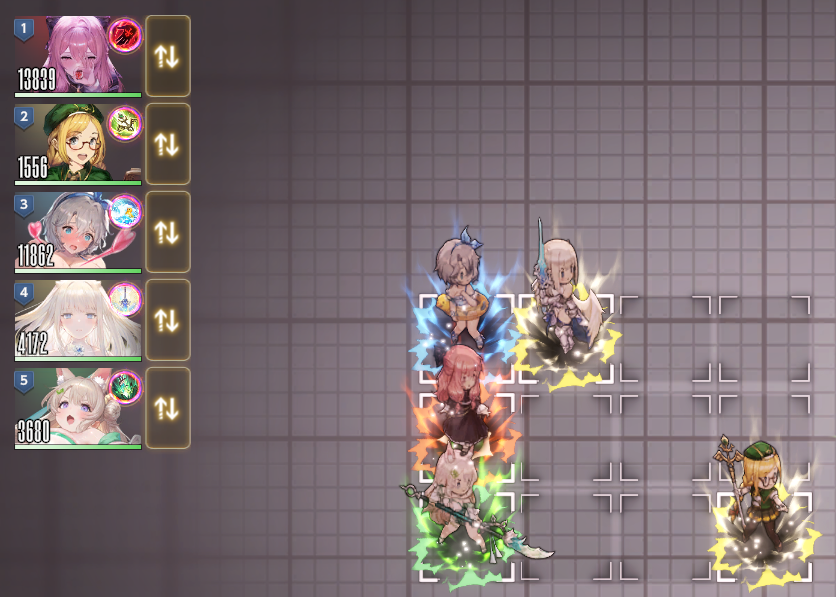Use the swap arrows button for slot 4
Screen dimensions: 836x597
click(x=167, y=320)
